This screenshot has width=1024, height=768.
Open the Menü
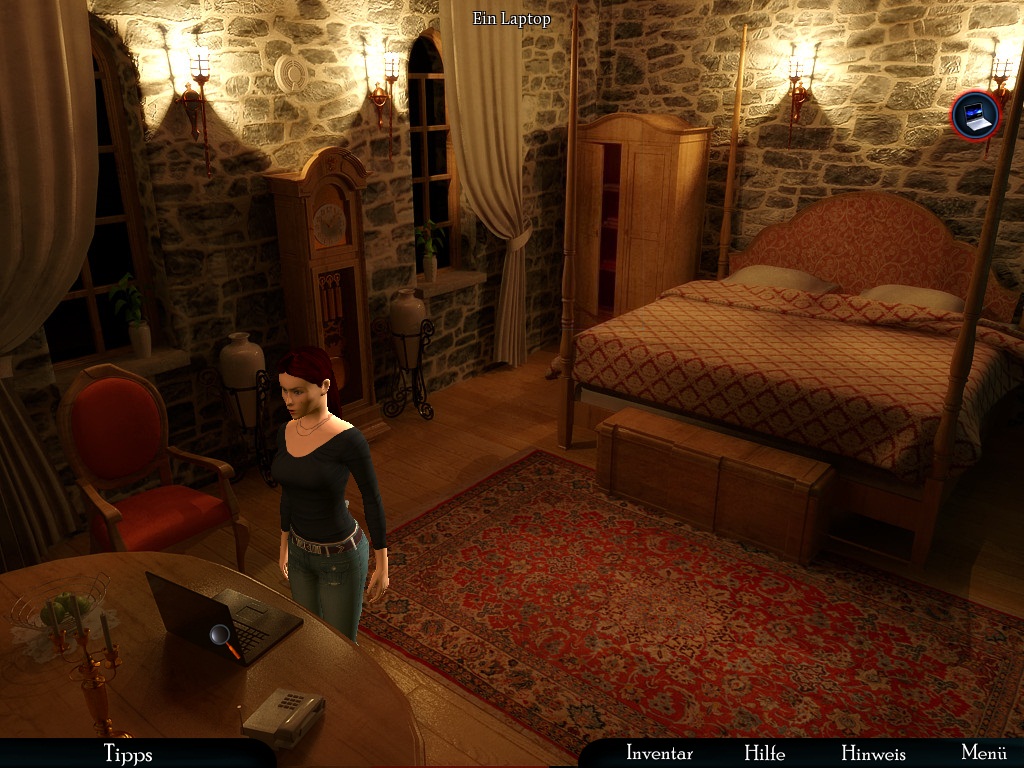click(983, 753)
